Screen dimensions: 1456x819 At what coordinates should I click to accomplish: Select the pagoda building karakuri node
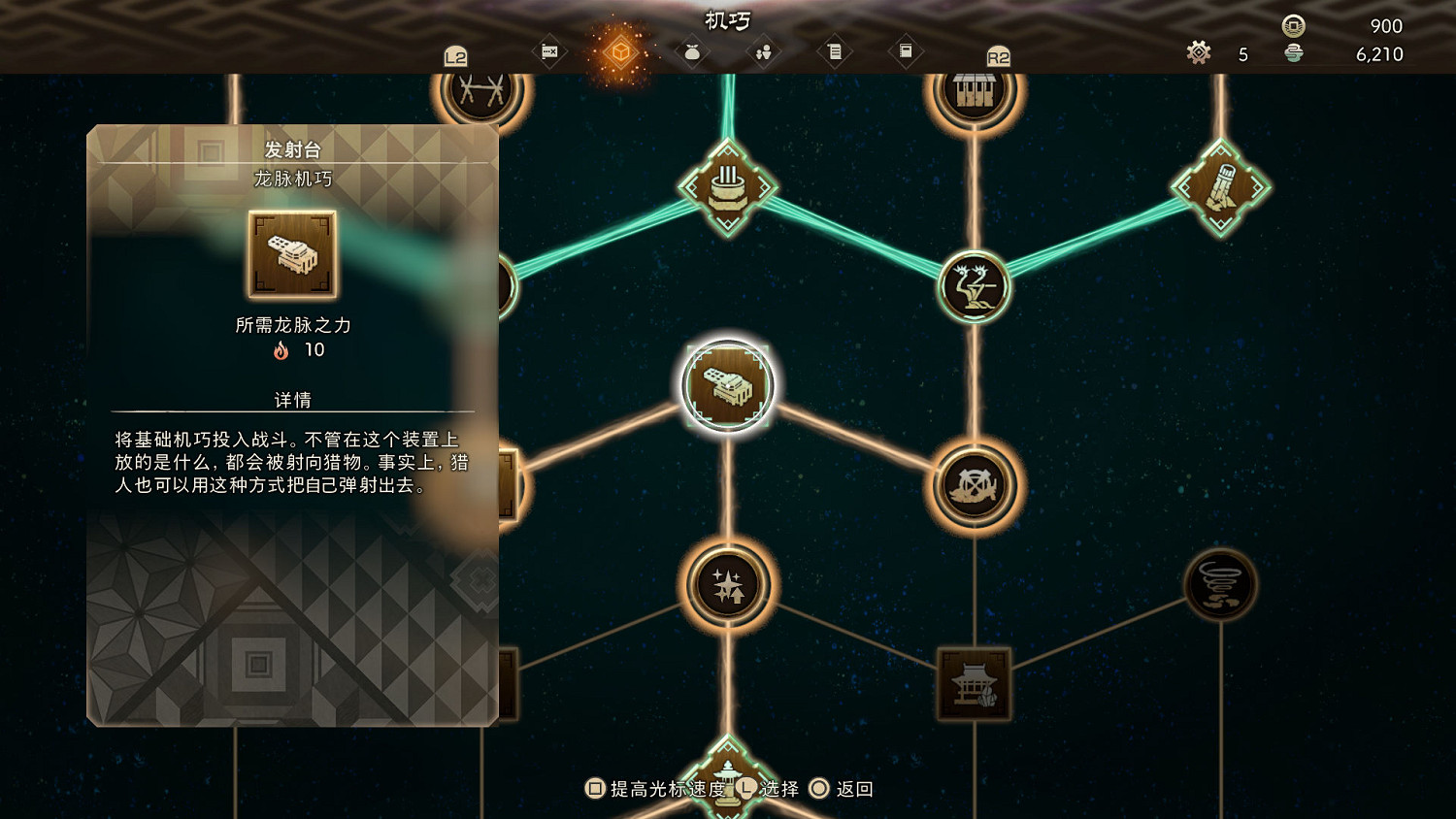pyautogui.click(x=974, y=682)
